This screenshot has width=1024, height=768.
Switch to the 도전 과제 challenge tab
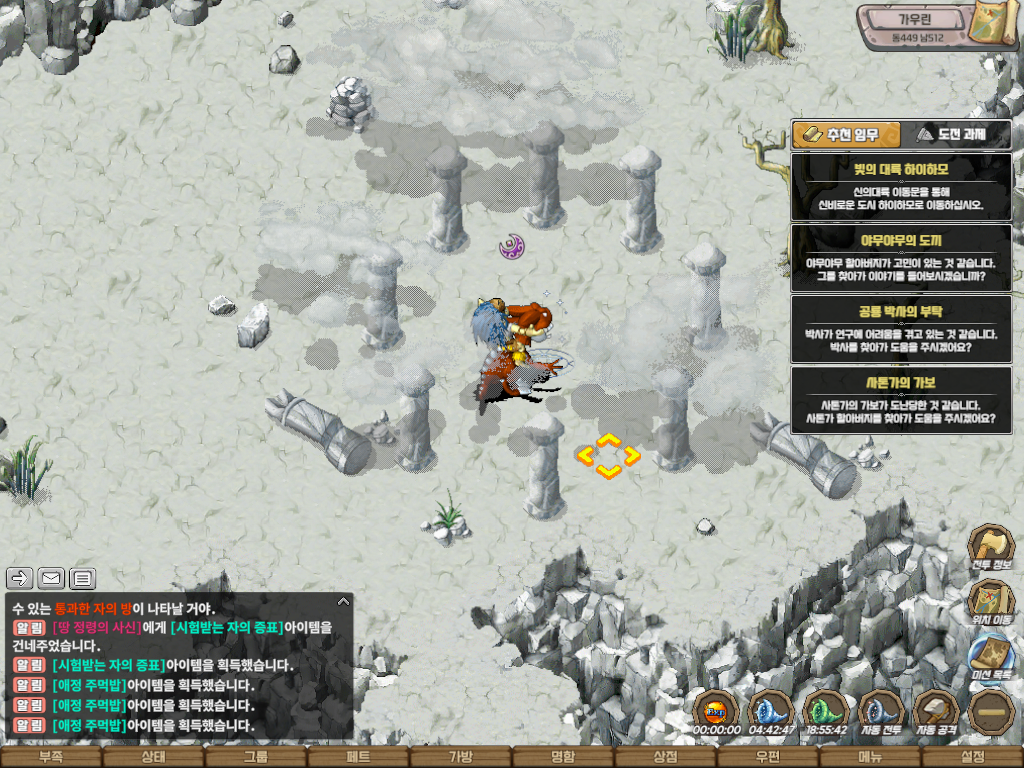click(955, 135)
